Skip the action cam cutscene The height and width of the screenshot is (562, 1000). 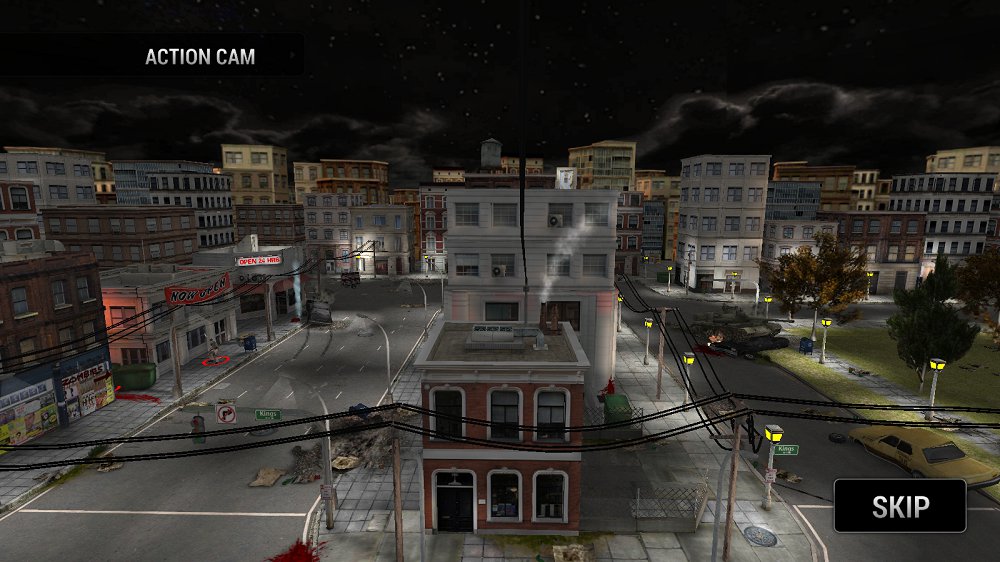tap(900, 506)
